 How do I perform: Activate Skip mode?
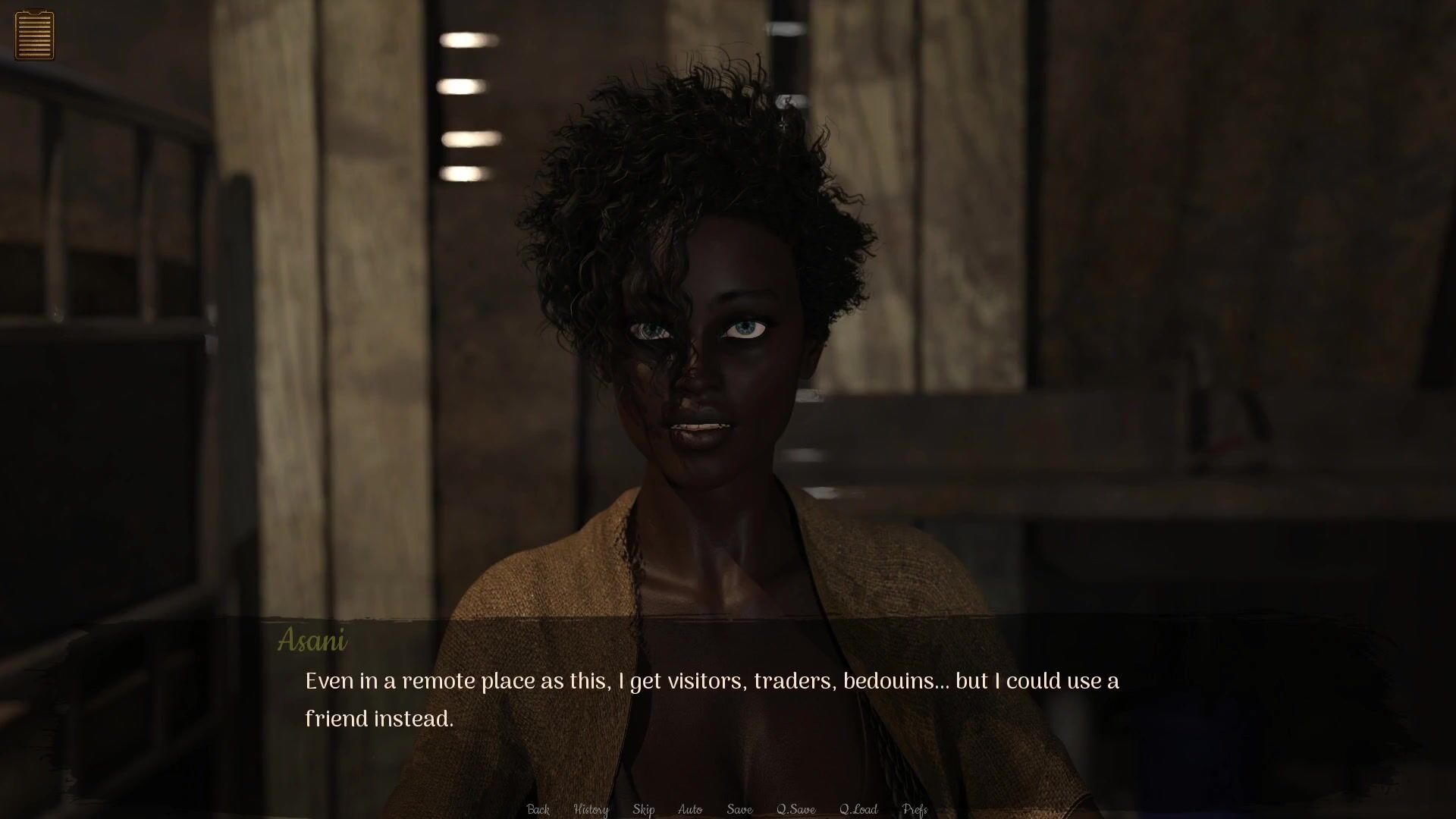pos(643,809)
